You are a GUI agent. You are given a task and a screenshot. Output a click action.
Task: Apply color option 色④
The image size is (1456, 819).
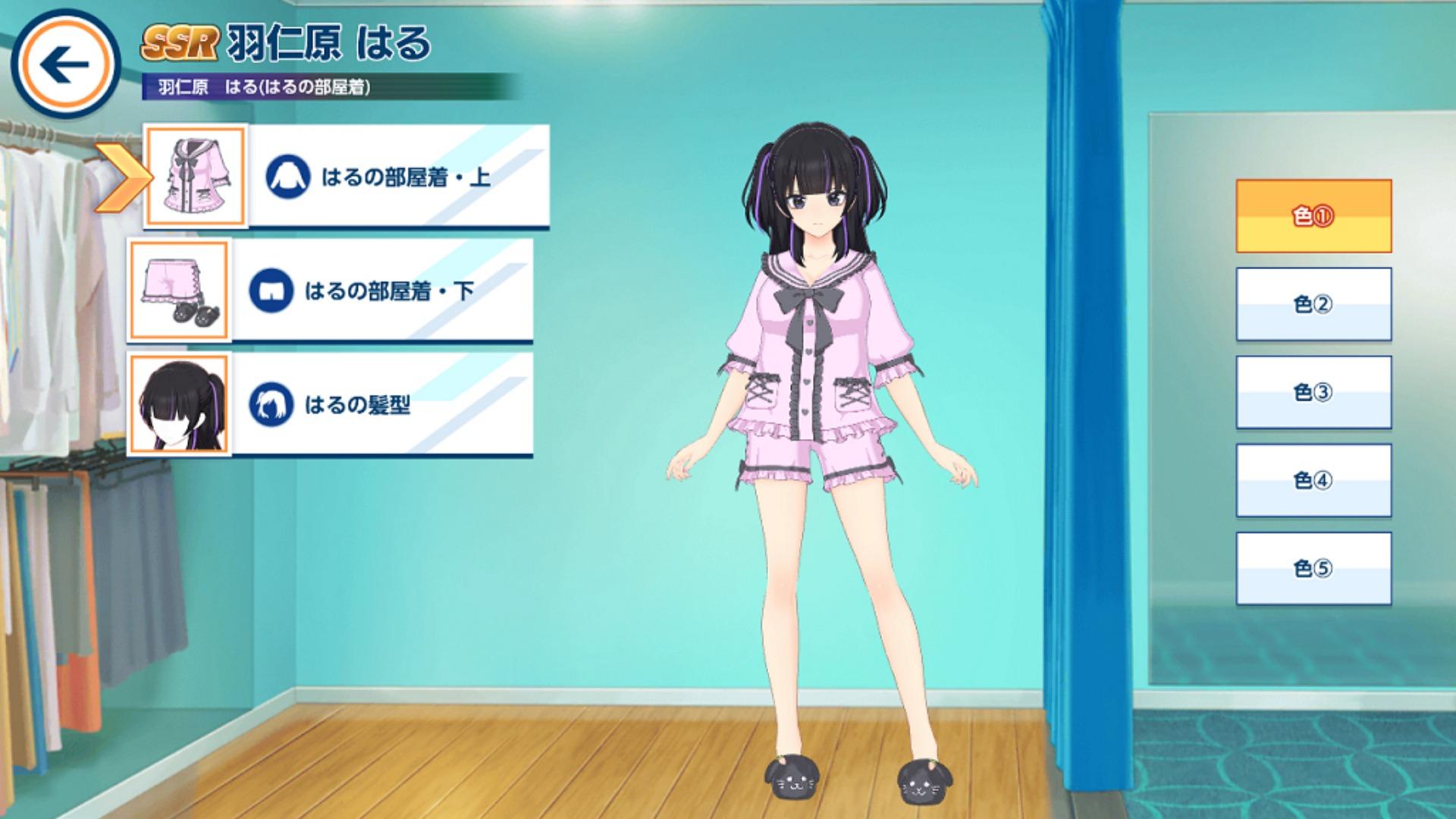[1313, 480]
